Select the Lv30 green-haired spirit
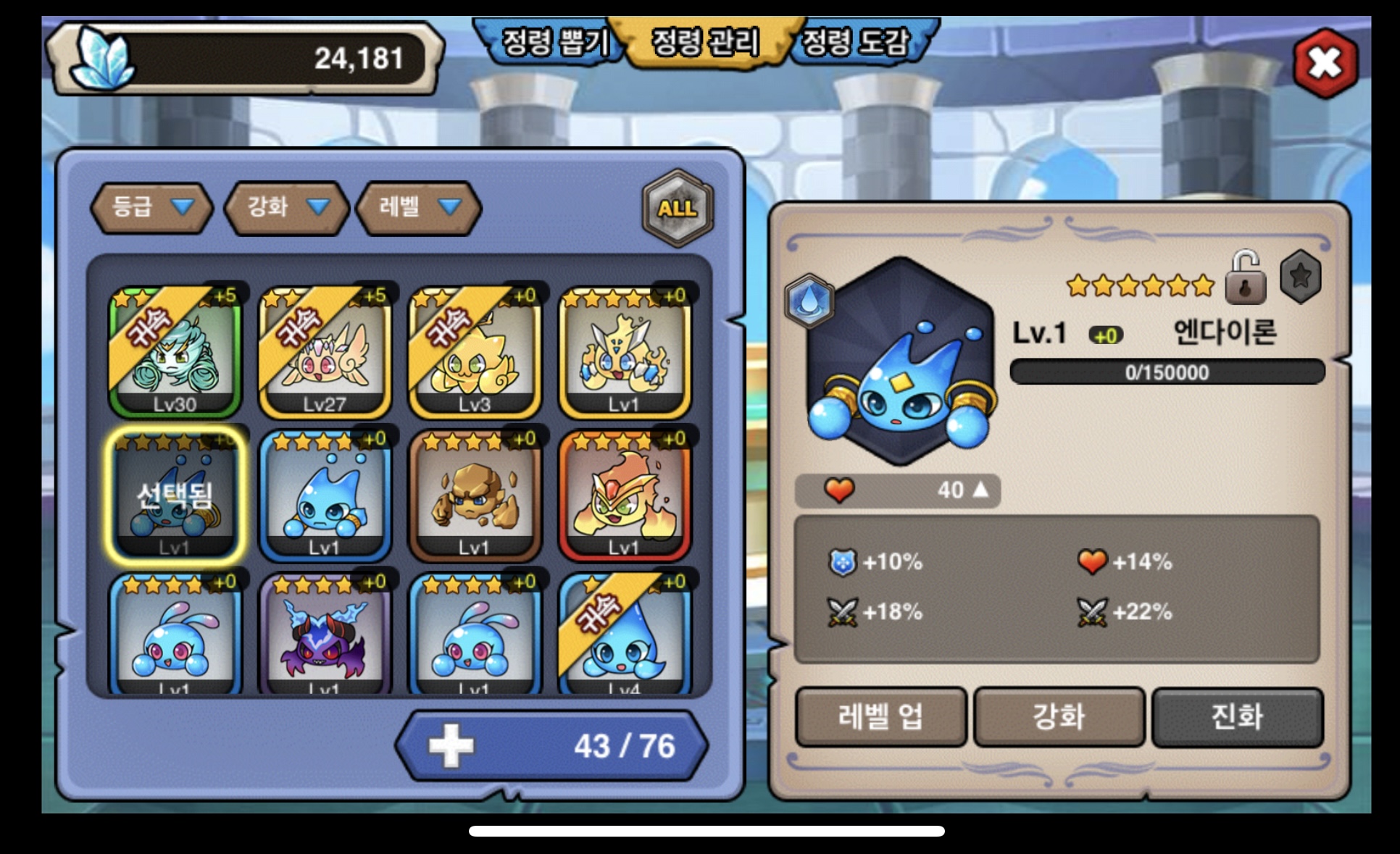Image resolution: width=1400 pixels, height=854 pixels. [x=175, y=353]
